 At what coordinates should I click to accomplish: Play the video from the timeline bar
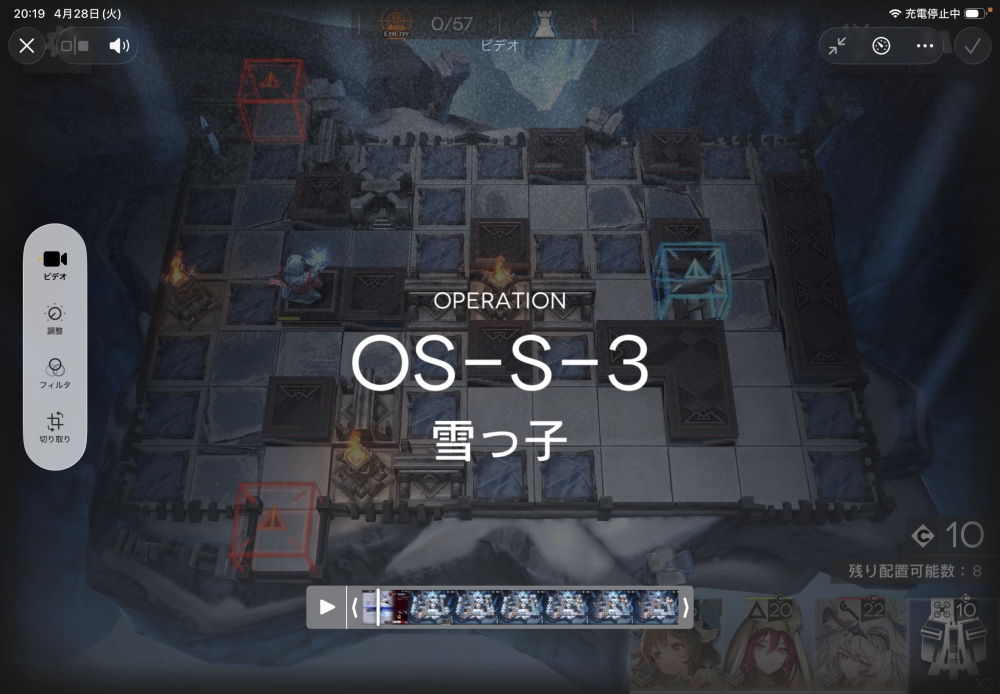[326, 607]
